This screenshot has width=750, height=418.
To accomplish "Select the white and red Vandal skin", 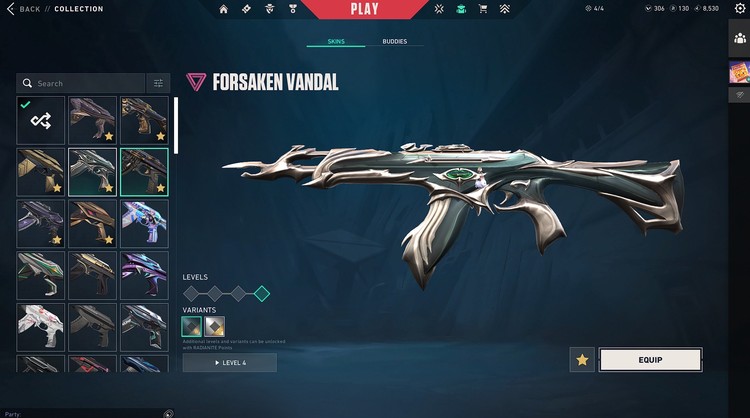I will coord(41,327).
